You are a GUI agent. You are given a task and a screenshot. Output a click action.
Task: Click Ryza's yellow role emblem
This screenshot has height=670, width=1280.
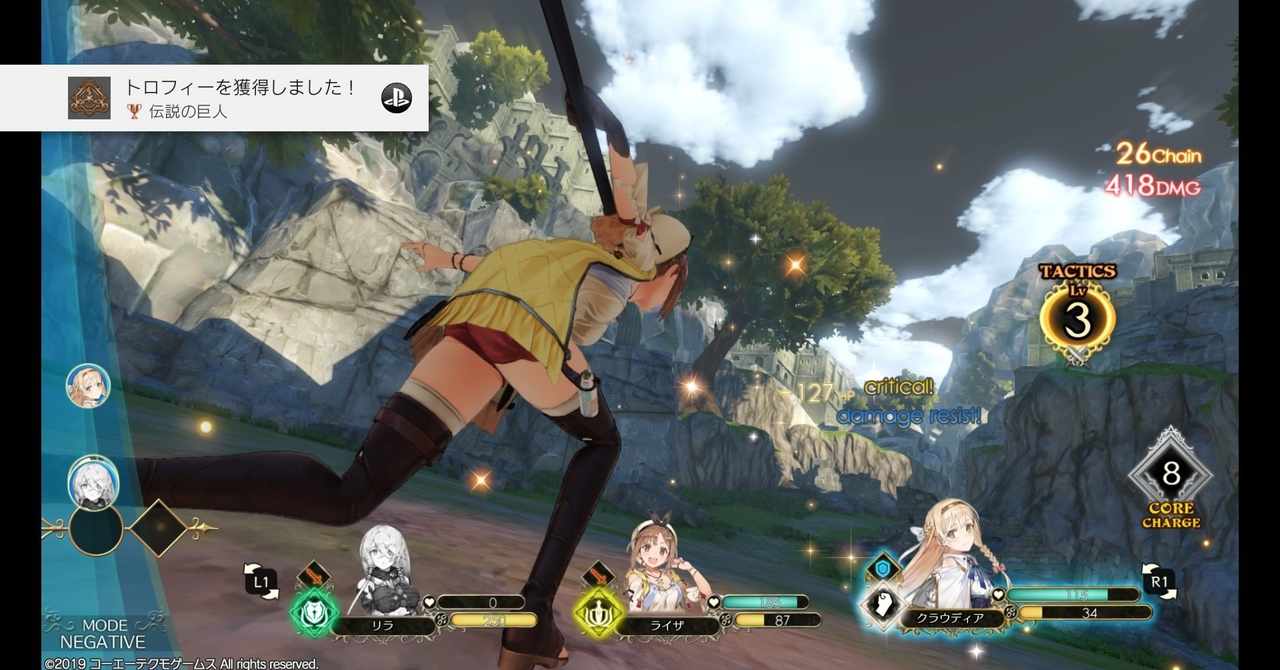pyautogui.click(x=597, y=612)
